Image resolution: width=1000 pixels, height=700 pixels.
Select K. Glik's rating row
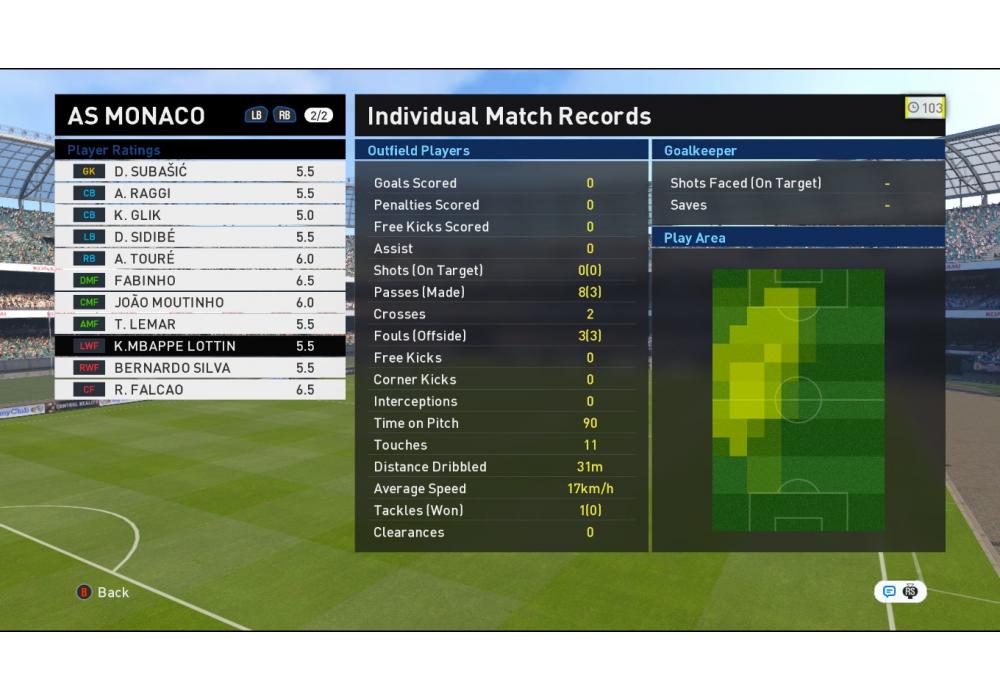point(200,215)
